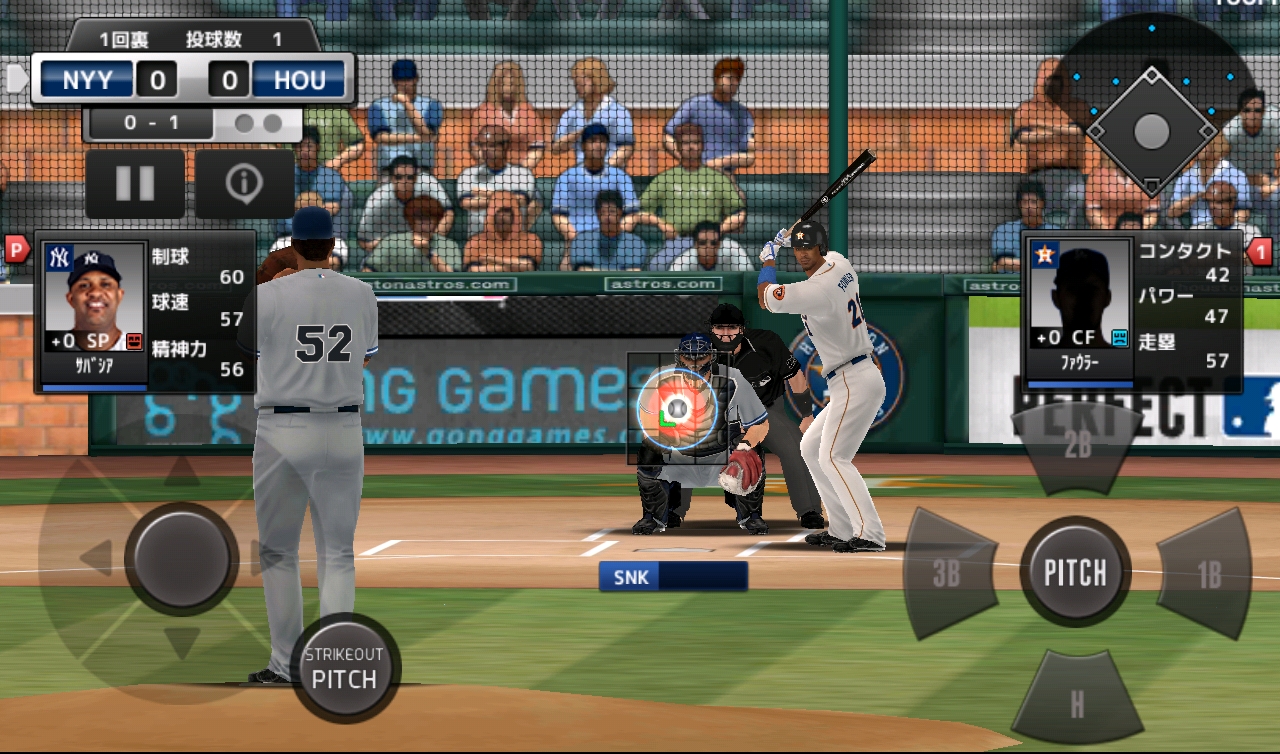Click the pitch target cursor in strike zone
The image size is (1280, 754).
point(677,408)
